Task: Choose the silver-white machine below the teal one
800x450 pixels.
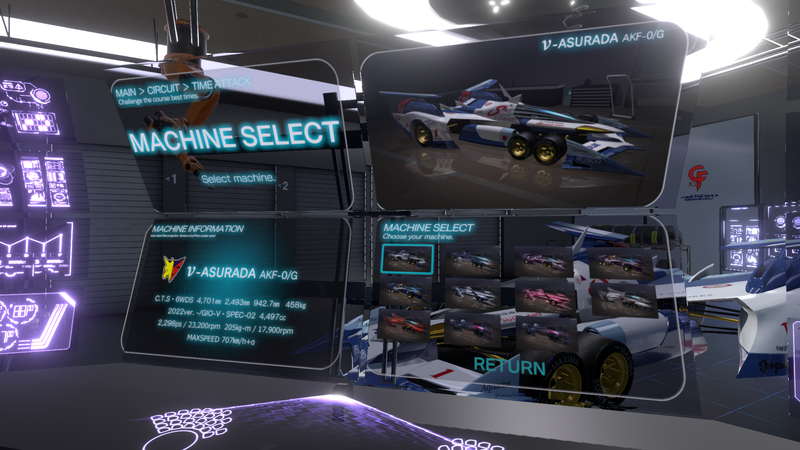Action: coord(474,294)
